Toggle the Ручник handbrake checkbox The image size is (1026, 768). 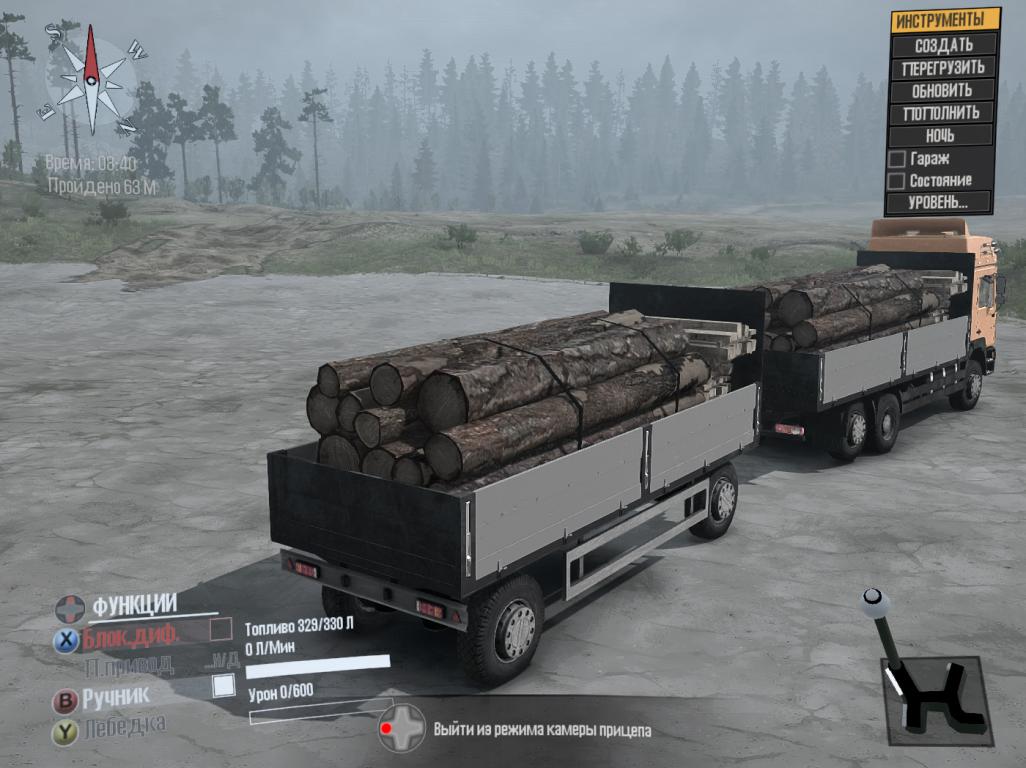224,686
